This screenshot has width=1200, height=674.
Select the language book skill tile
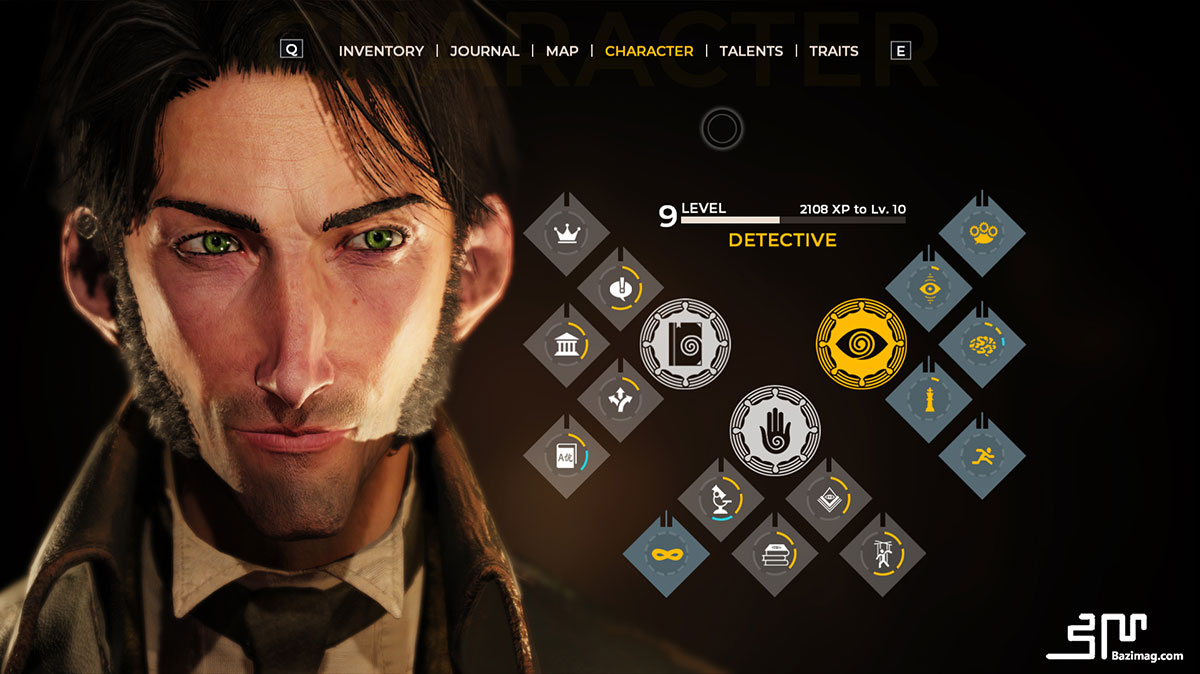point(567,454)
